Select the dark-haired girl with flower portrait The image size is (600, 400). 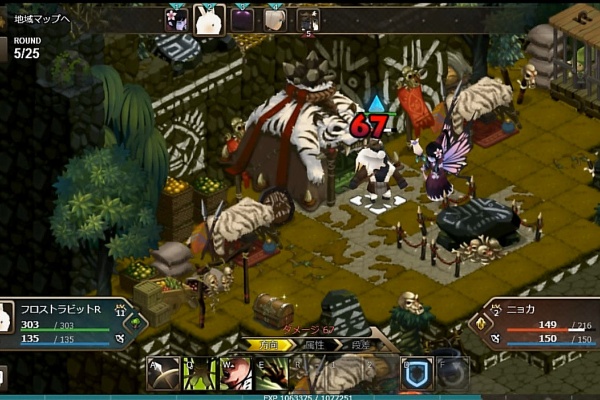[175, 19]
